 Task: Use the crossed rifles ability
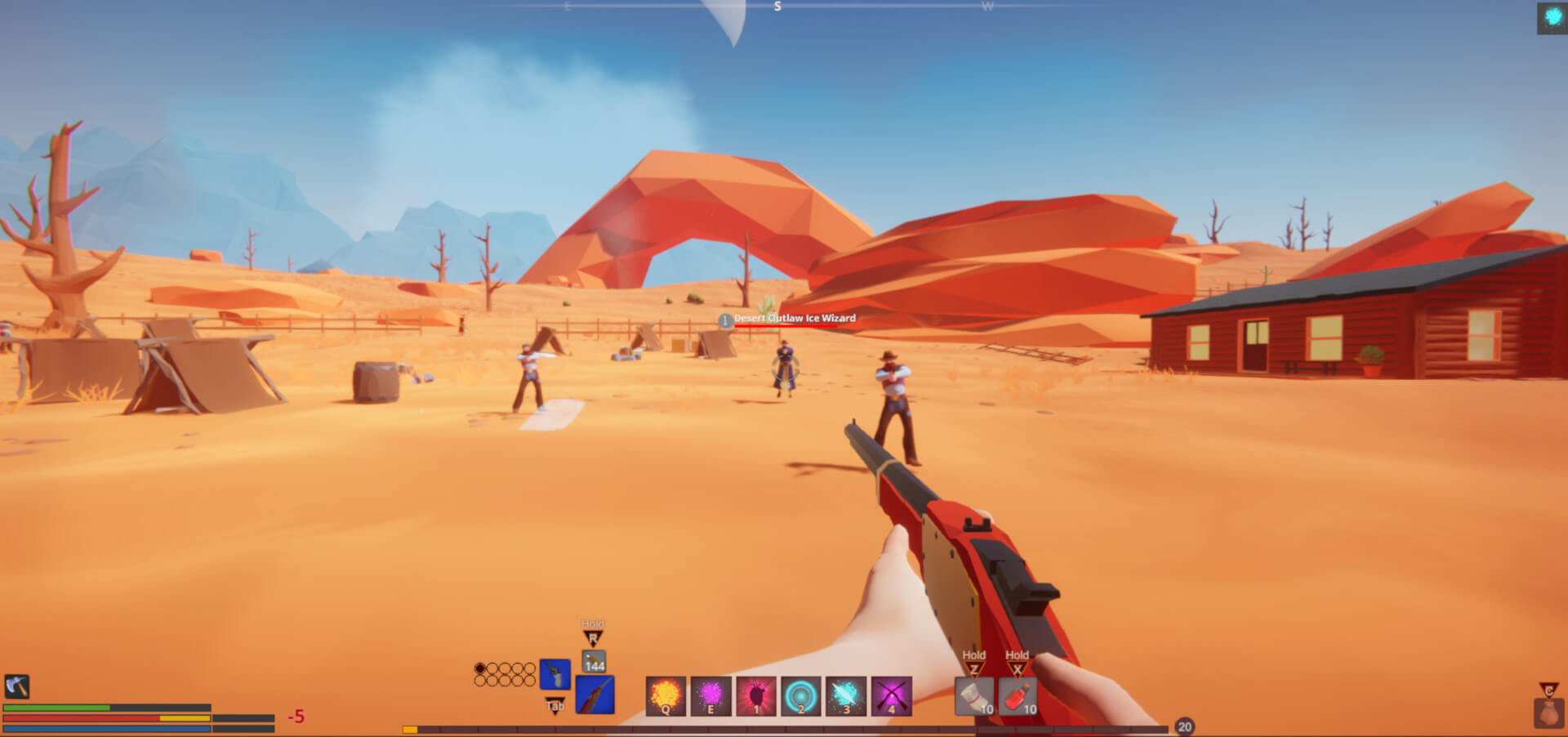coord(891,696)
